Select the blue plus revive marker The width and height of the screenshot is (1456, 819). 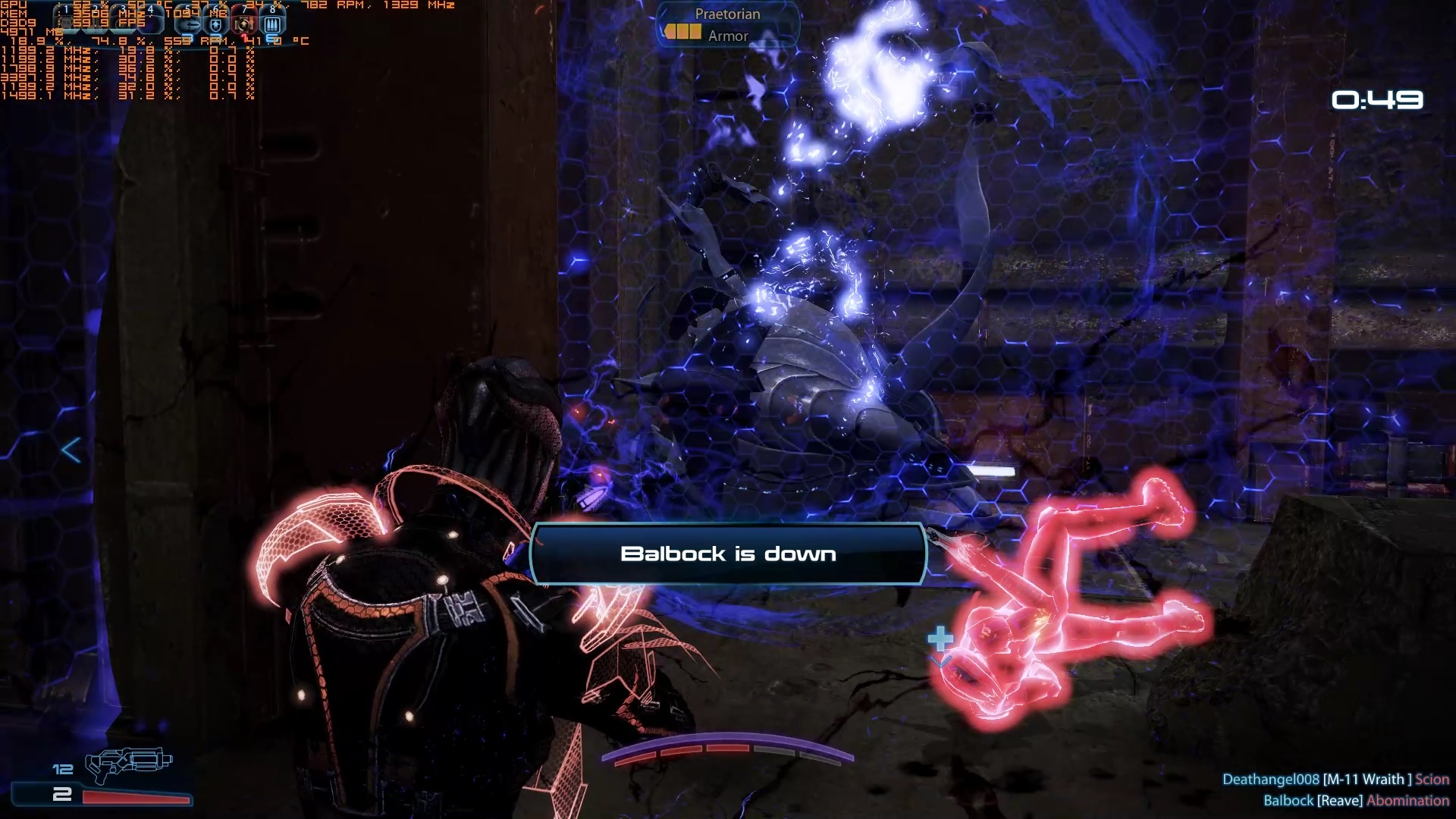(940, 639)
